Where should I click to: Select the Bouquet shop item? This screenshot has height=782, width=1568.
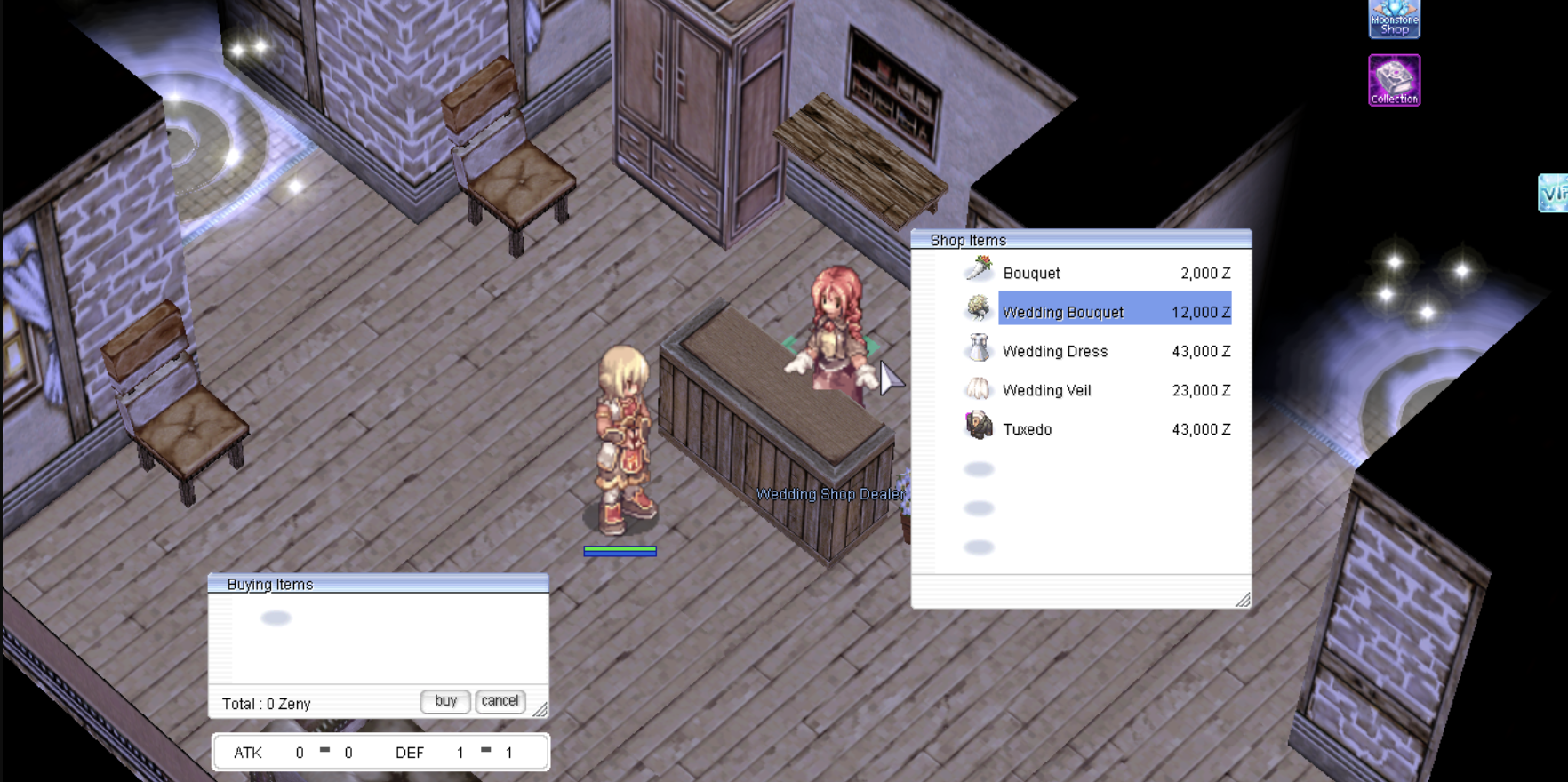(1031, 273)
